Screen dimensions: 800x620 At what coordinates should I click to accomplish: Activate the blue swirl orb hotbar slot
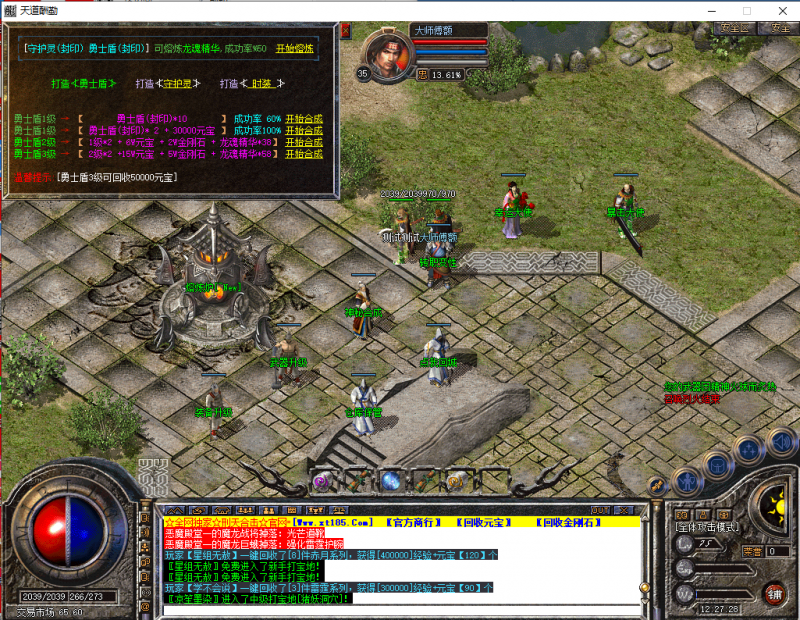click(390, 480)
